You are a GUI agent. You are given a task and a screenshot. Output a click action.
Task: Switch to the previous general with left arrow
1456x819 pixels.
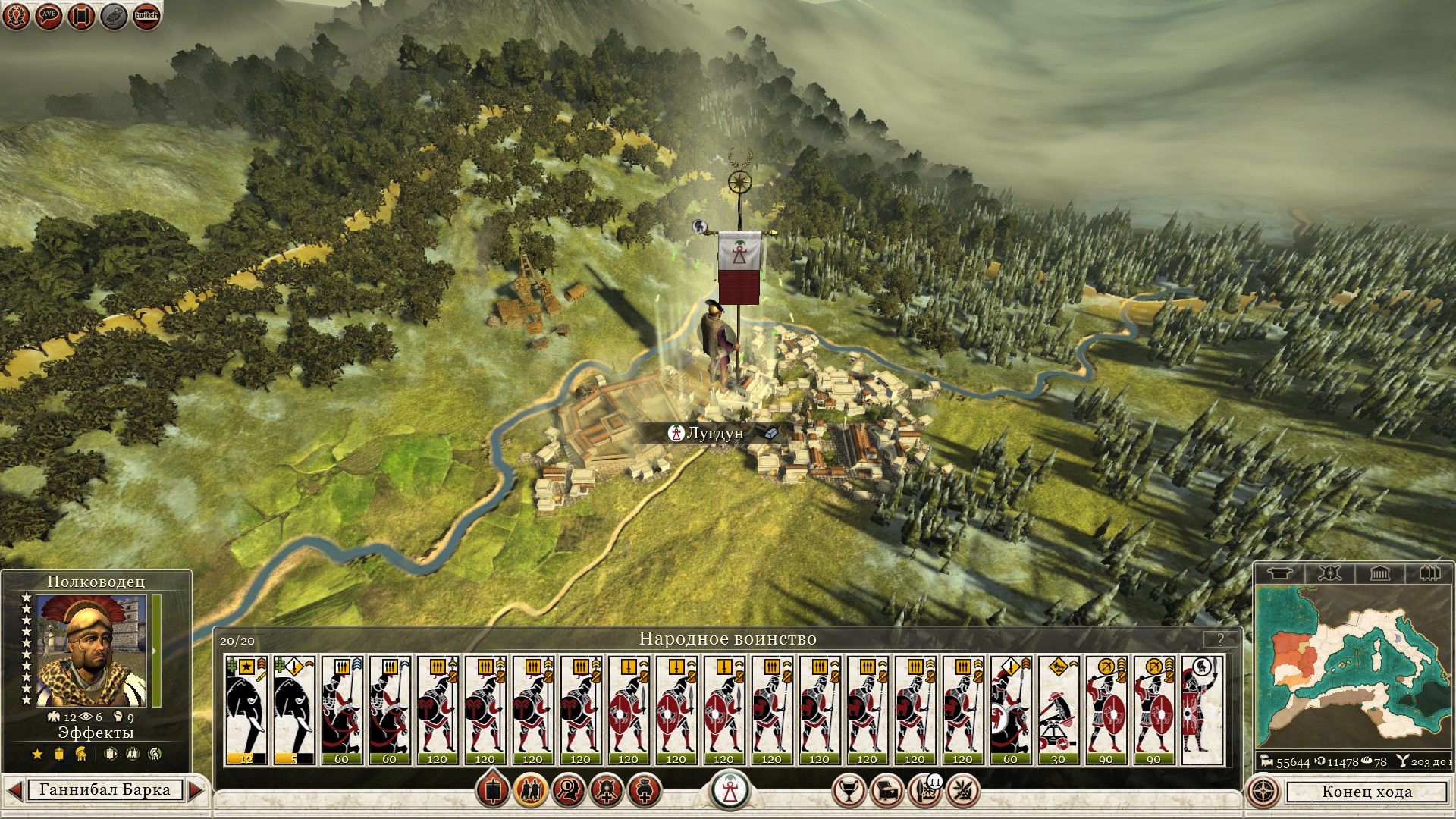[x=14, y=790]
